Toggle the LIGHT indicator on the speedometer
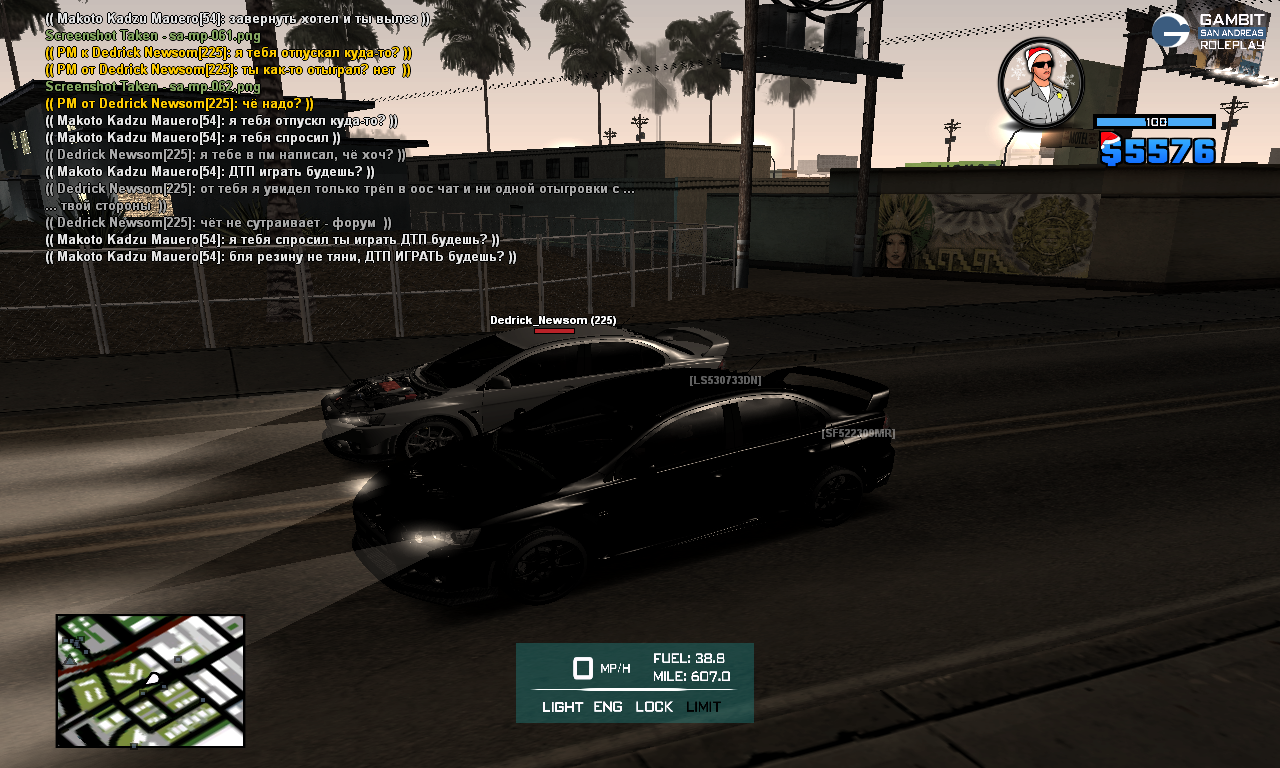1280x768 pixels. point(562,707)
